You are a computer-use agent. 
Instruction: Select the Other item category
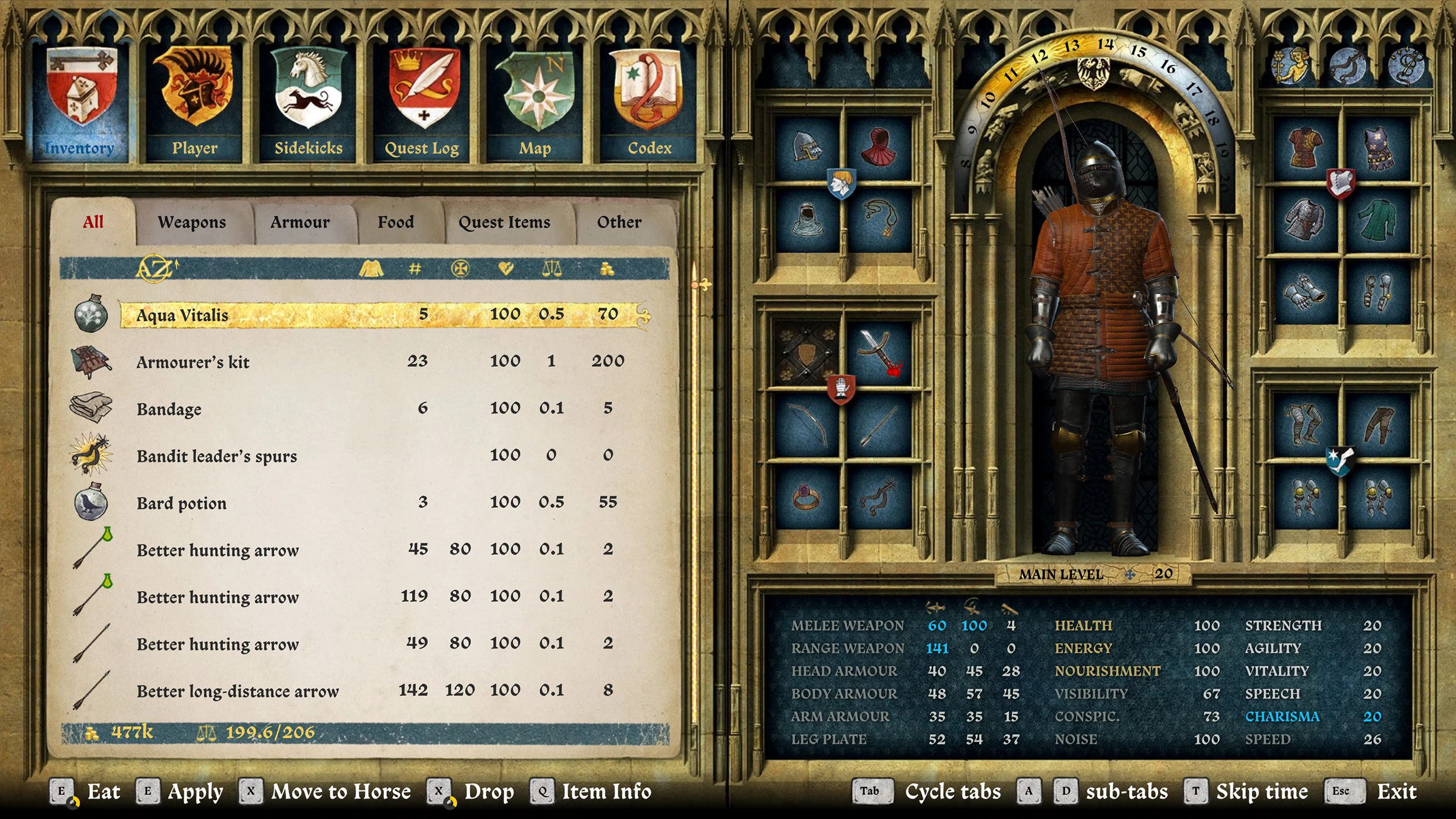(x=619, y=222)
